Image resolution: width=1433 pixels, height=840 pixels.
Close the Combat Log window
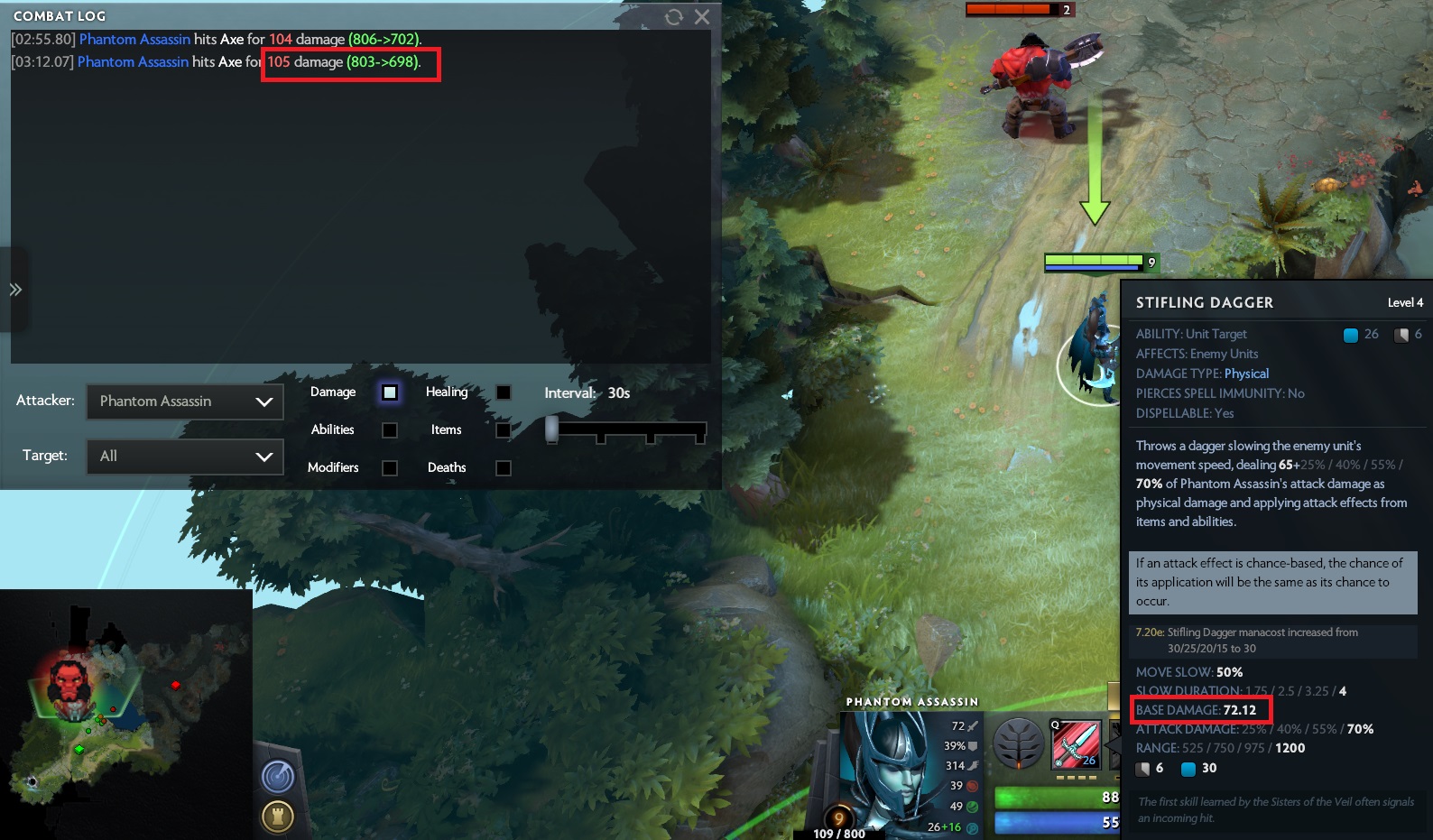702,17
